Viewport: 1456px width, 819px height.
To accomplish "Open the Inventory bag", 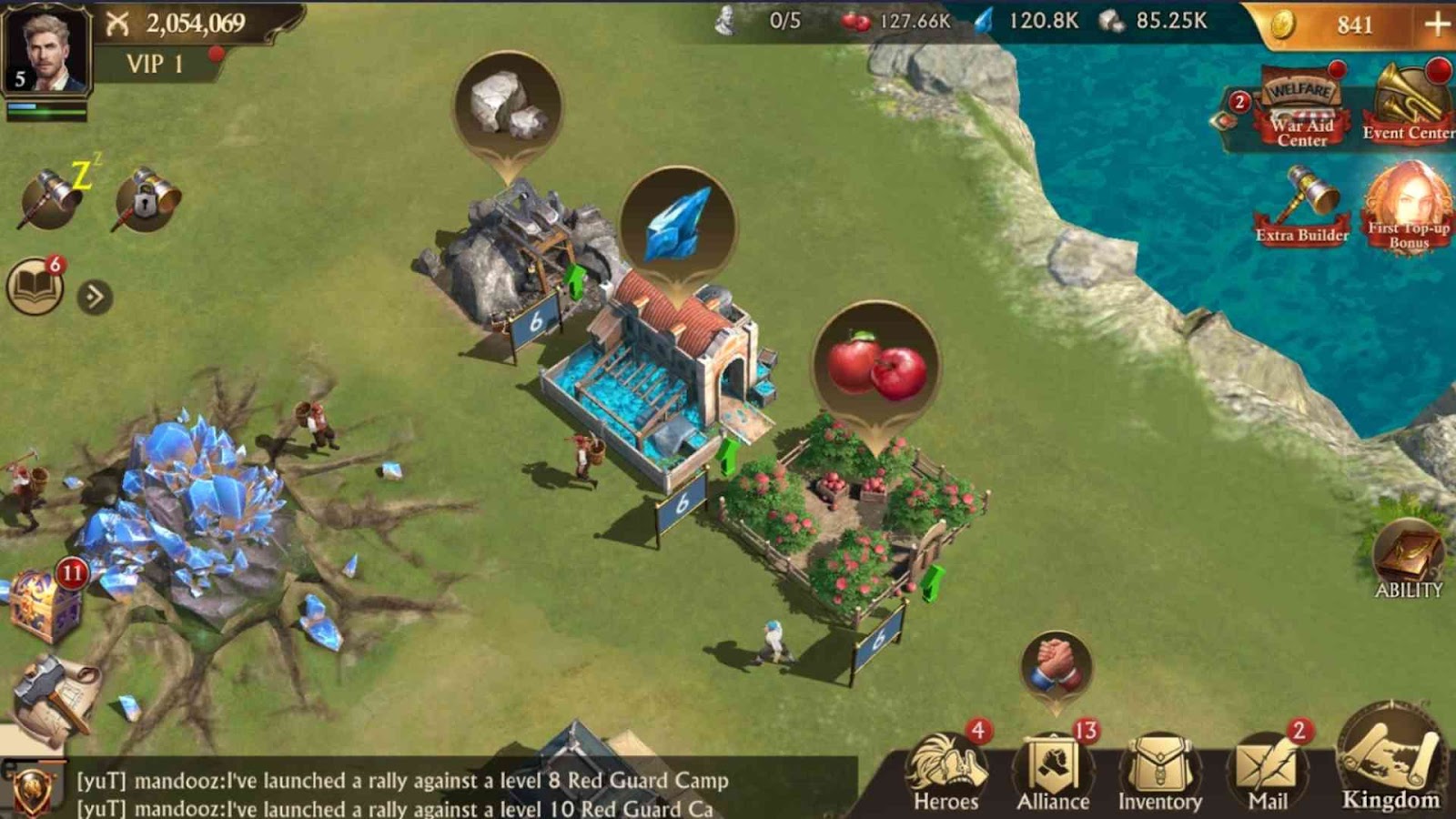I will (x=1160, y=773).
